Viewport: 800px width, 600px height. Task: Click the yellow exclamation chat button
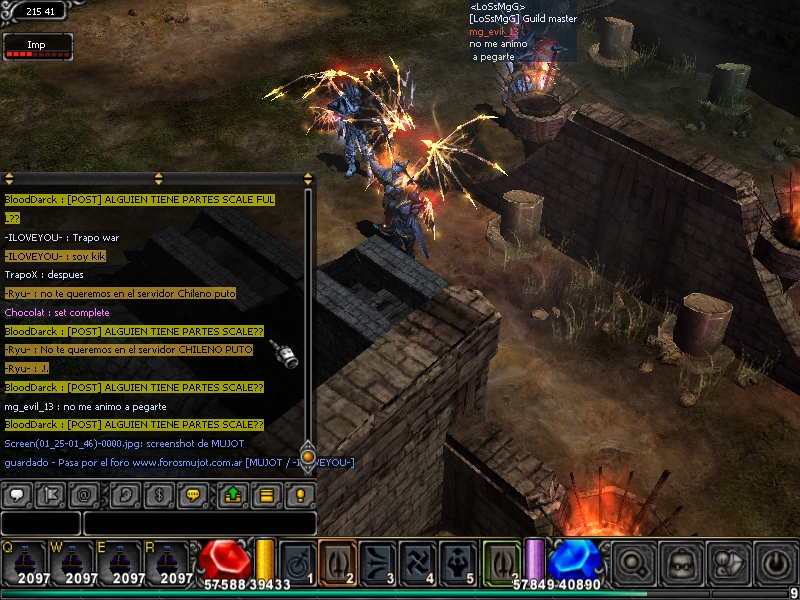pyautogui.click(x=300, y=494)
